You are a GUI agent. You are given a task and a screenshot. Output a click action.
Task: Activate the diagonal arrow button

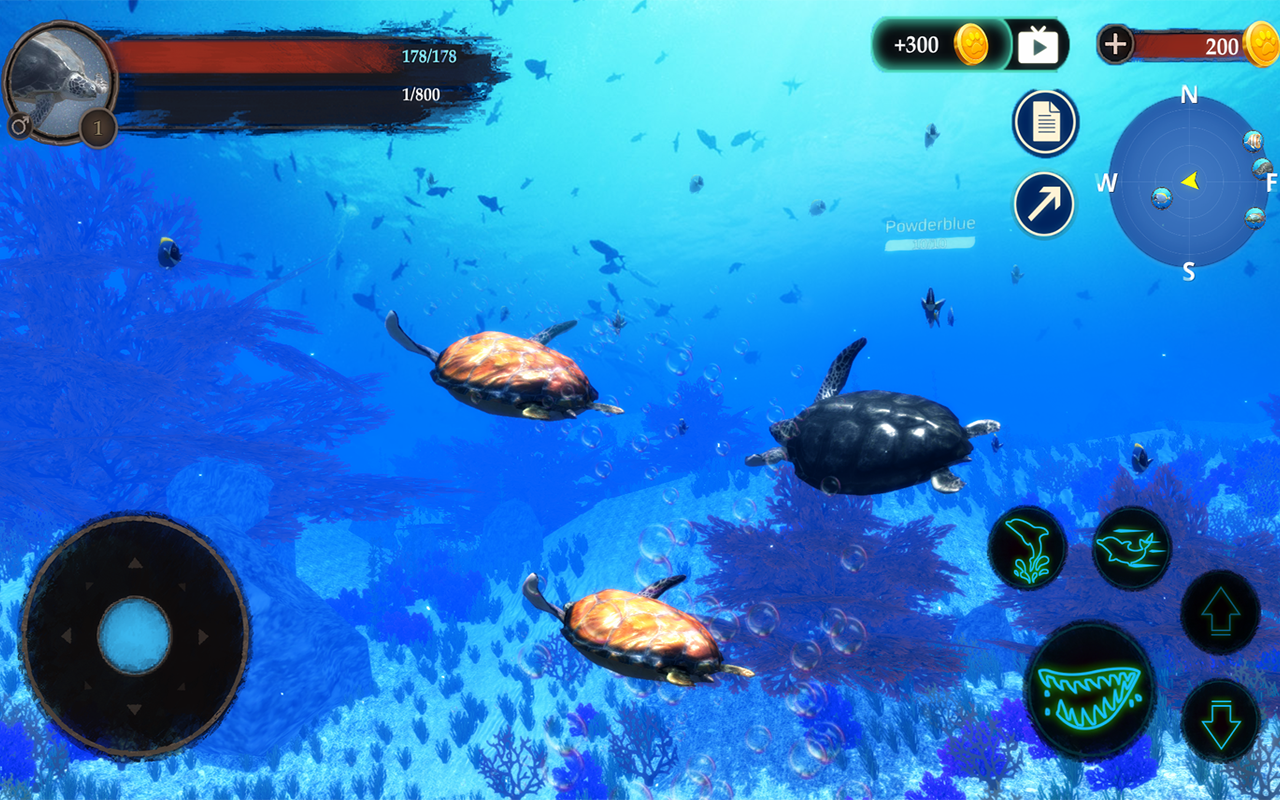pyautogui.click(x=1044, y=204)
